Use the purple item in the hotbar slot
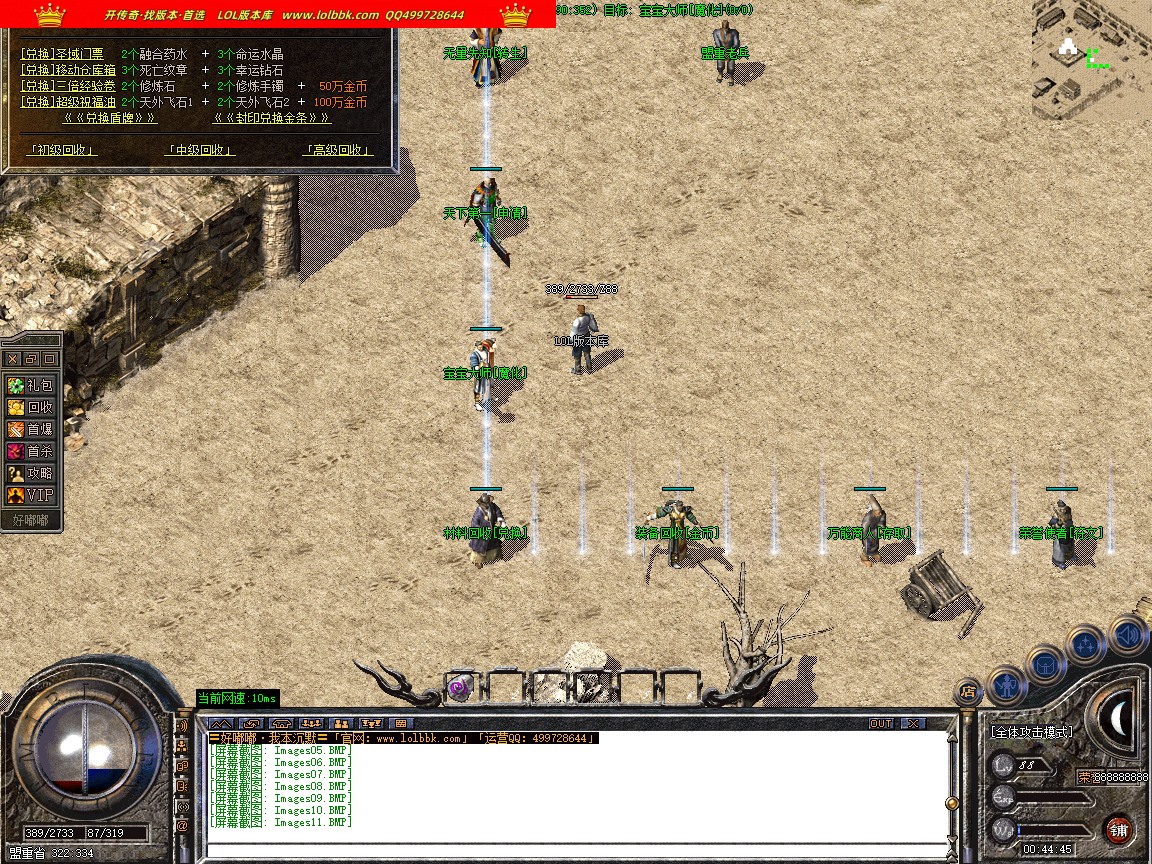Screen dimensions: 1152x864 coord(459,687)
